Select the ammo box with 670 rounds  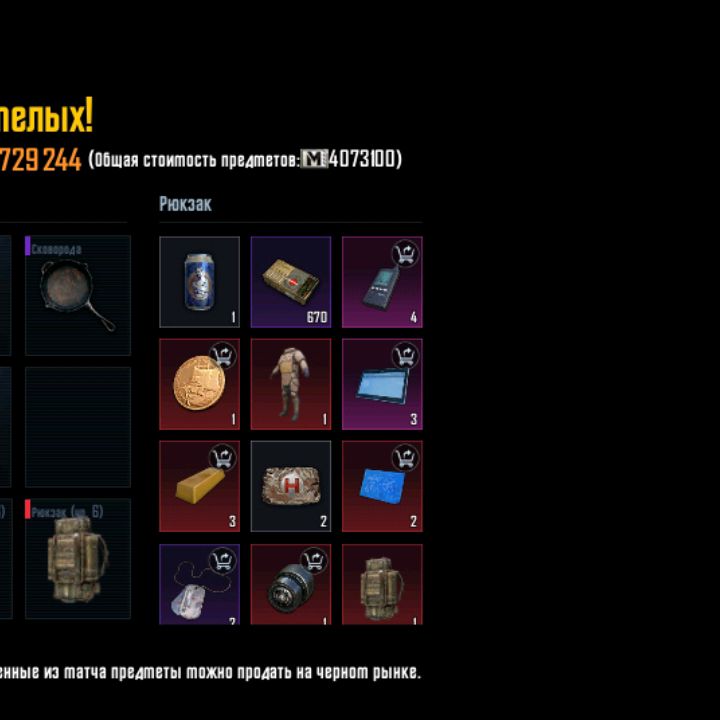(291, 282)
